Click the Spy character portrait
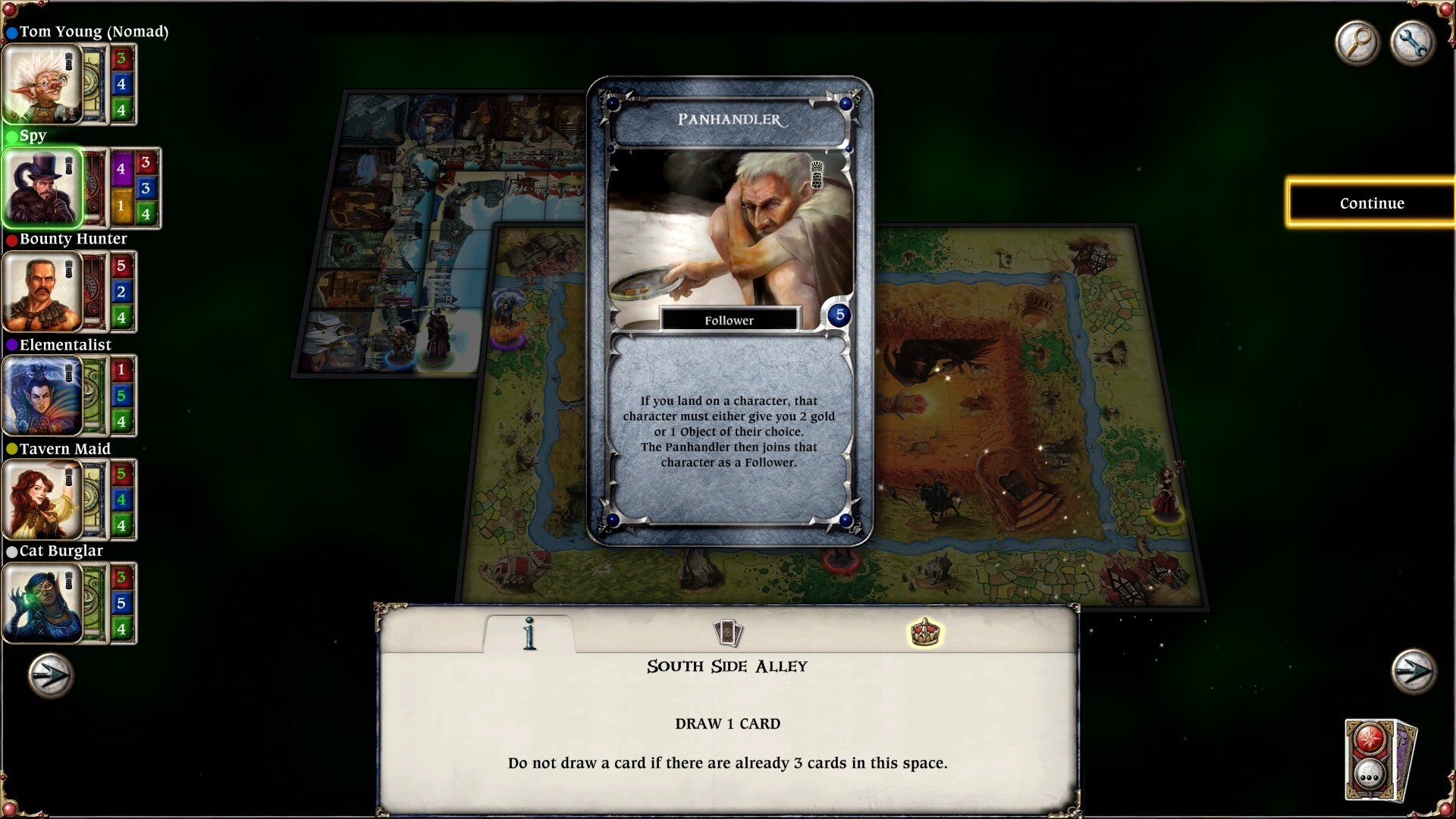The image size is (1456, 819). point(42,188)
